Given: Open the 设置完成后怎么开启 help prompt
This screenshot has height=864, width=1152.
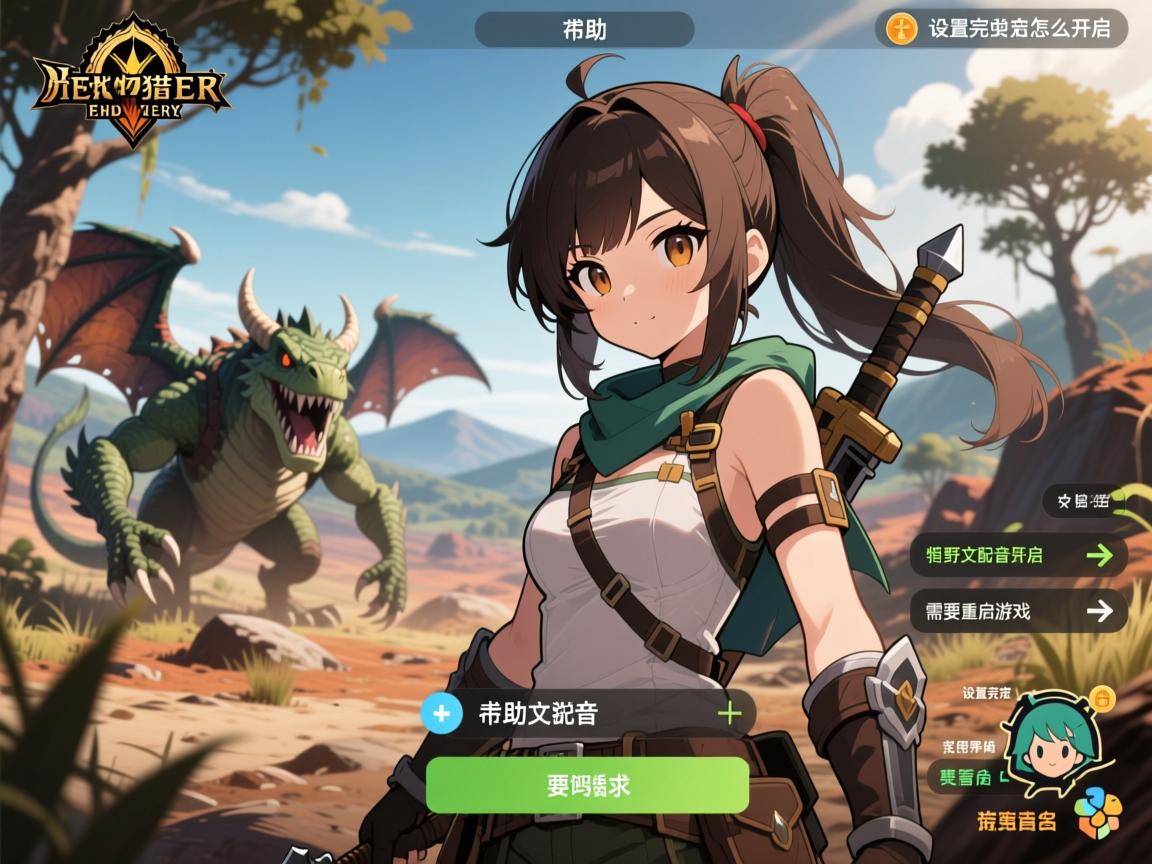Looking at the screenshot, I should click(1018, 28).
